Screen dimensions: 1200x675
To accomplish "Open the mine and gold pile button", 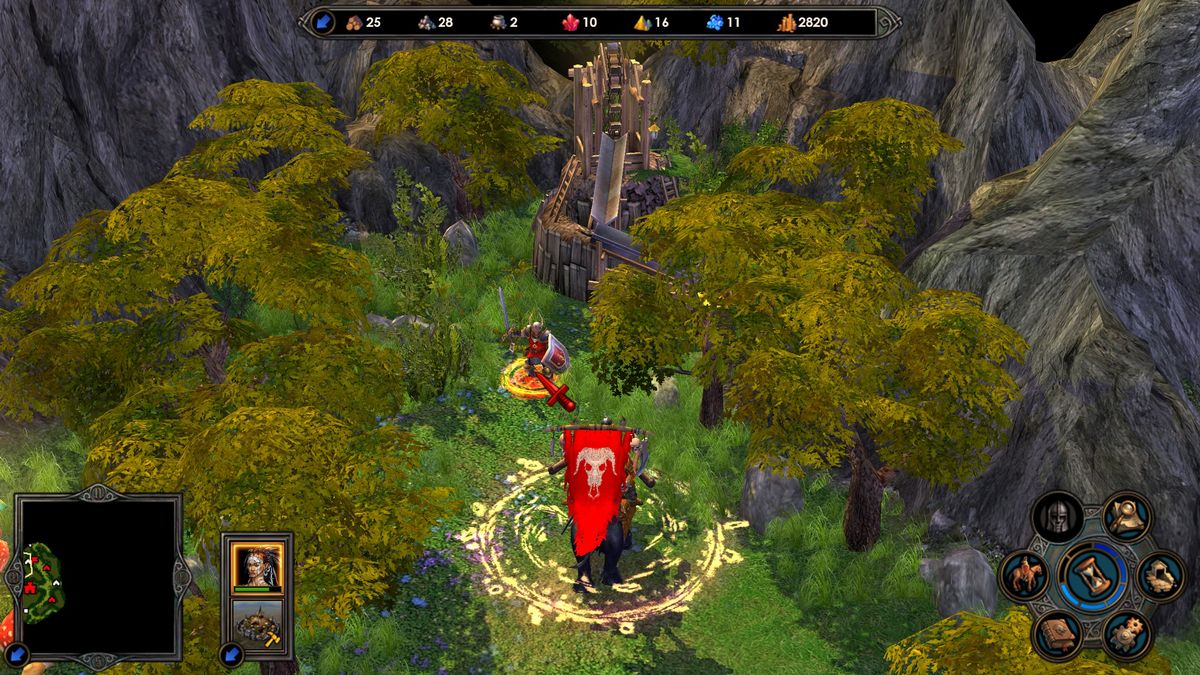I will click(x=1162, y=576).
